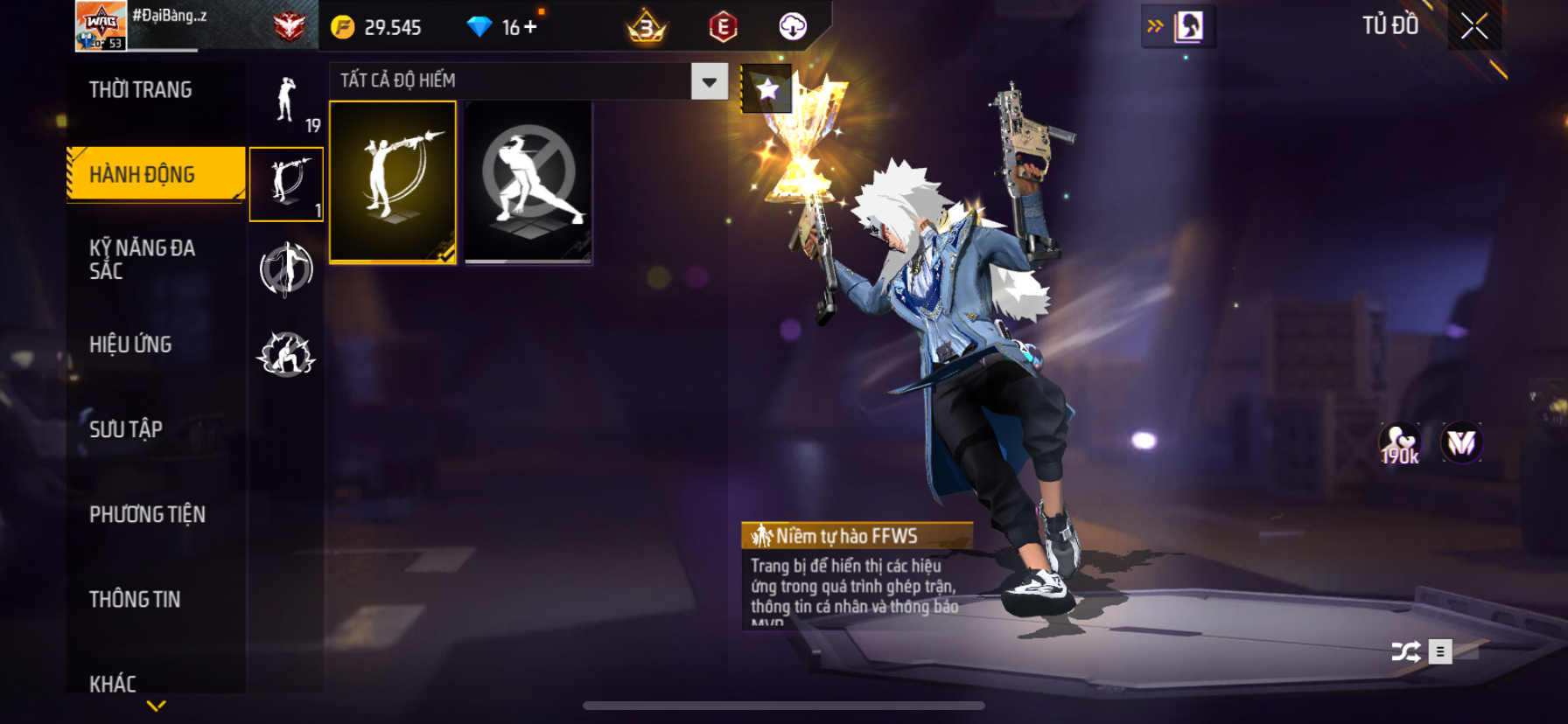Show the THÔNG TIN category
Image resolution: width=1568 pixels, height=724 pixels.
135,599
